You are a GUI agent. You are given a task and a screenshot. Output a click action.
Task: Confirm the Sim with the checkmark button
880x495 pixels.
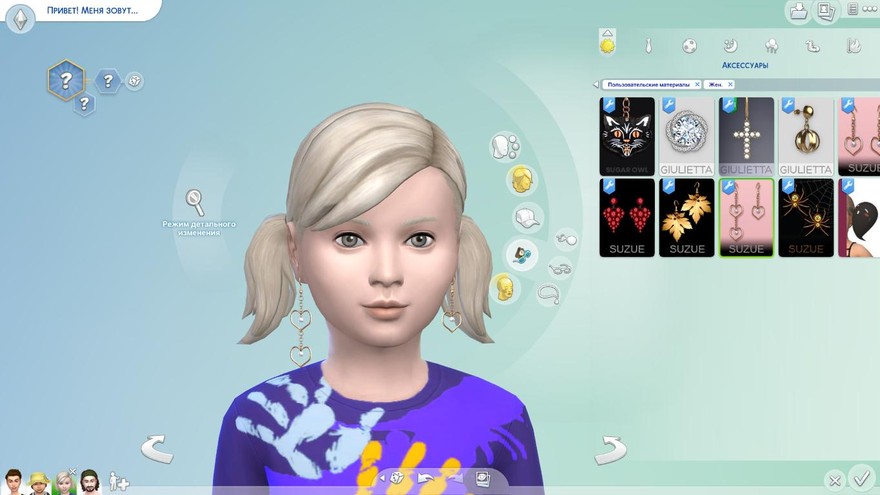(860, 477)
